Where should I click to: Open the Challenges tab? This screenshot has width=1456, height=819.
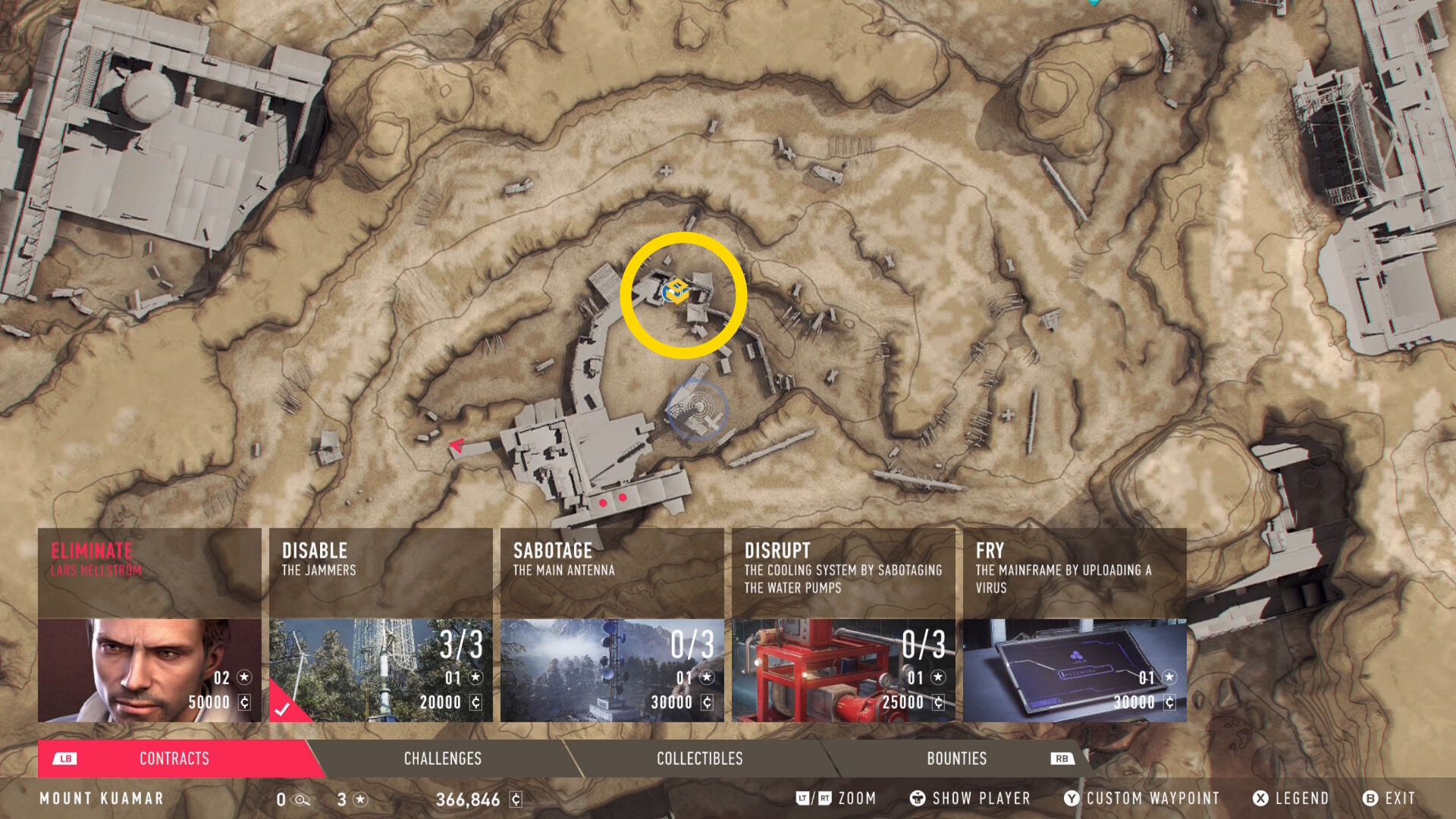point(443,758)
